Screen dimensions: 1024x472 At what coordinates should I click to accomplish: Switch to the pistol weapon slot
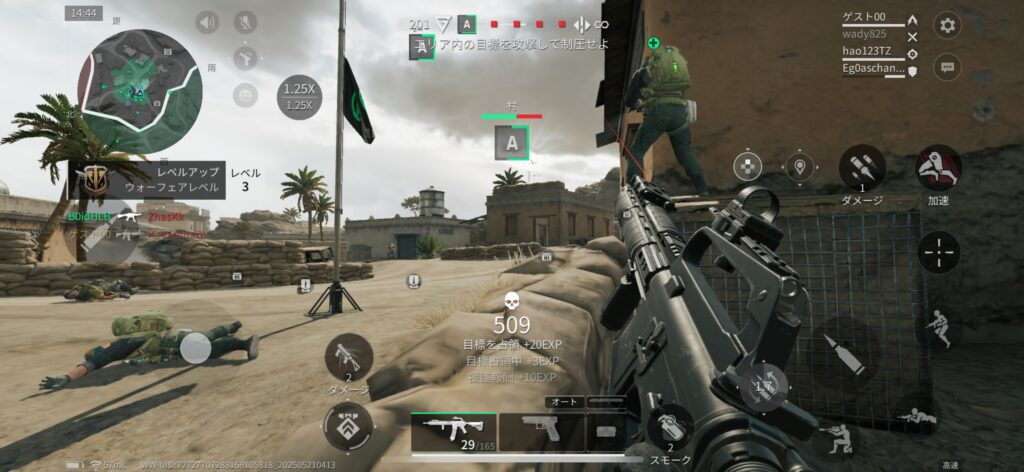pyautogui.click(x=541, y=432)
